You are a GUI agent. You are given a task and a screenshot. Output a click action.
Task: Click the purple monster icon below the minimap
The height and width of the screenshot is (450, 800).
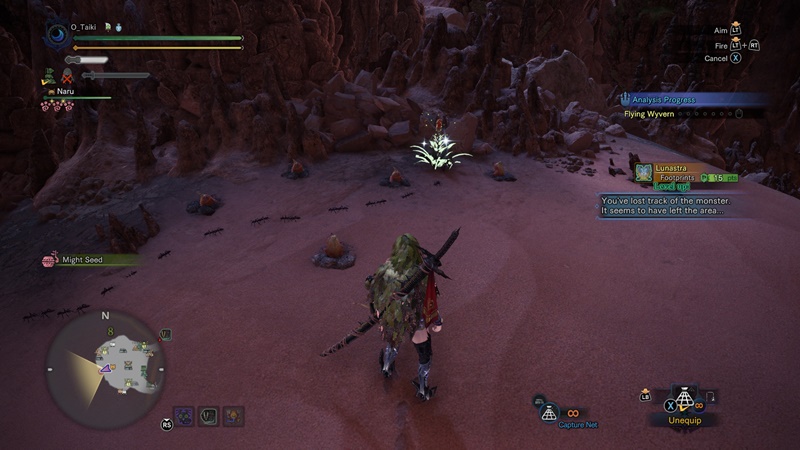click(185, 415)
